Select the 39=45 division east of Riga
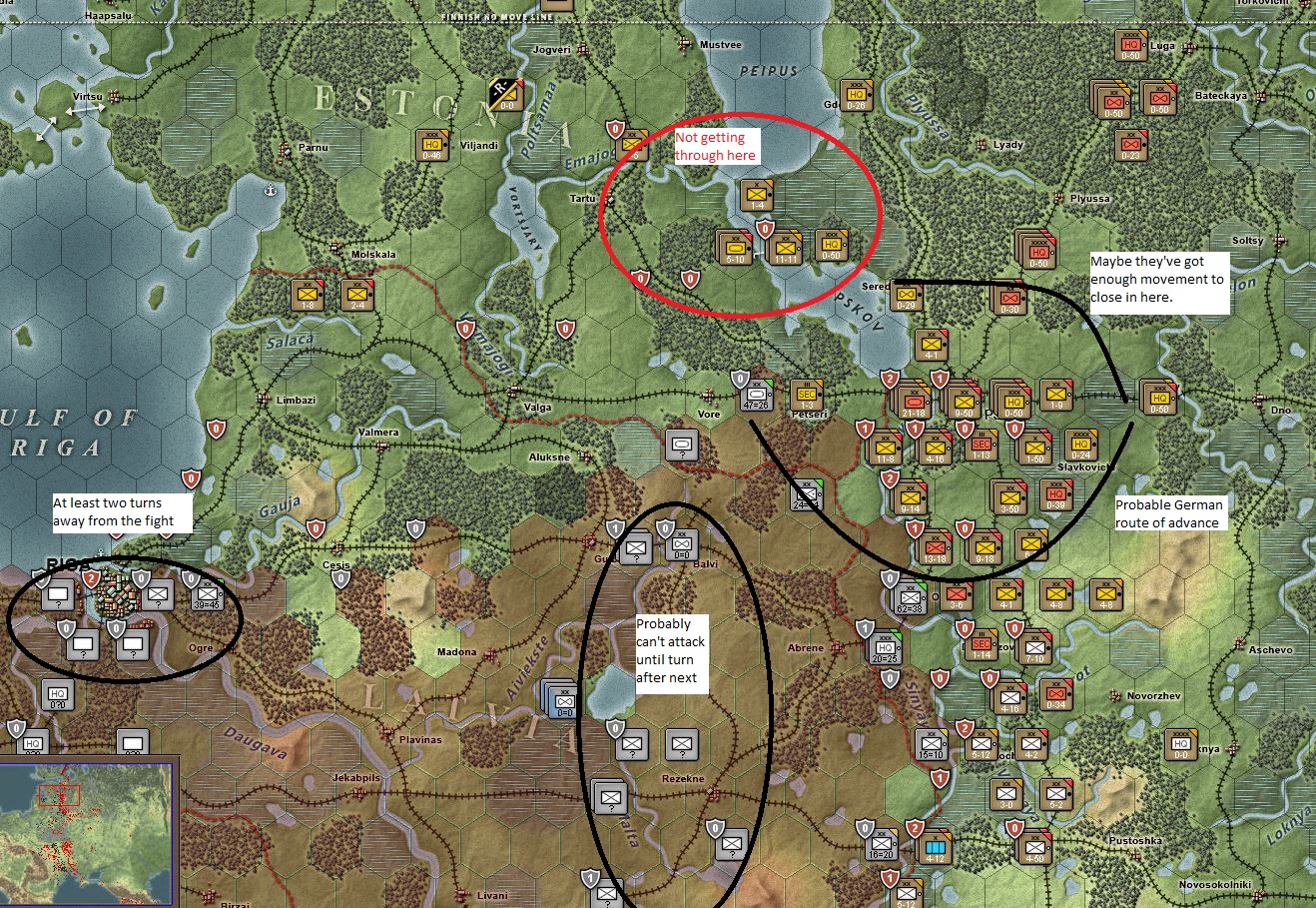The image size is (1316, 908). click(207, 595)
